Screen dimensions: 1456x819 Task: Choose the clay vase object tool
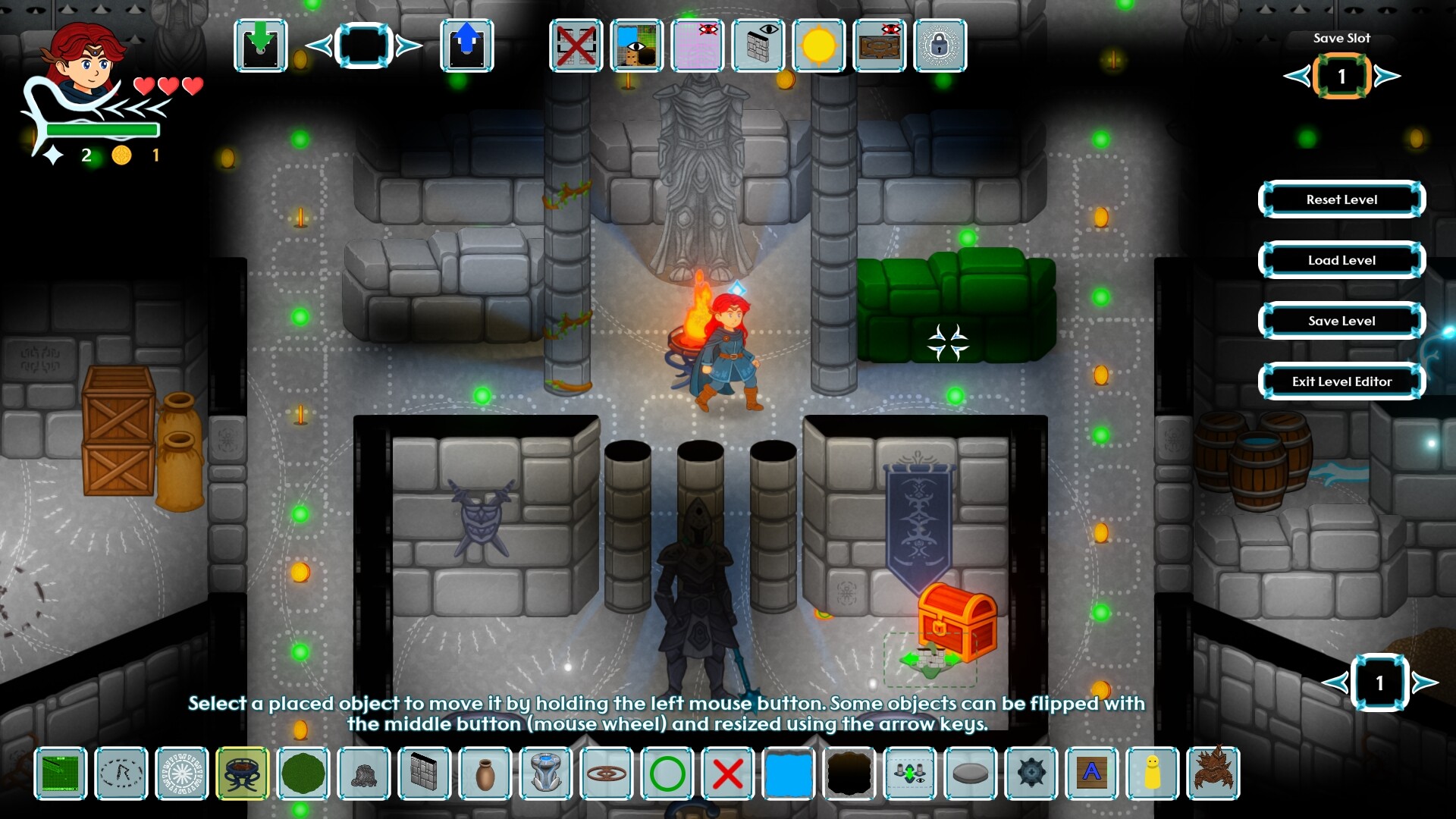point(485,773)
